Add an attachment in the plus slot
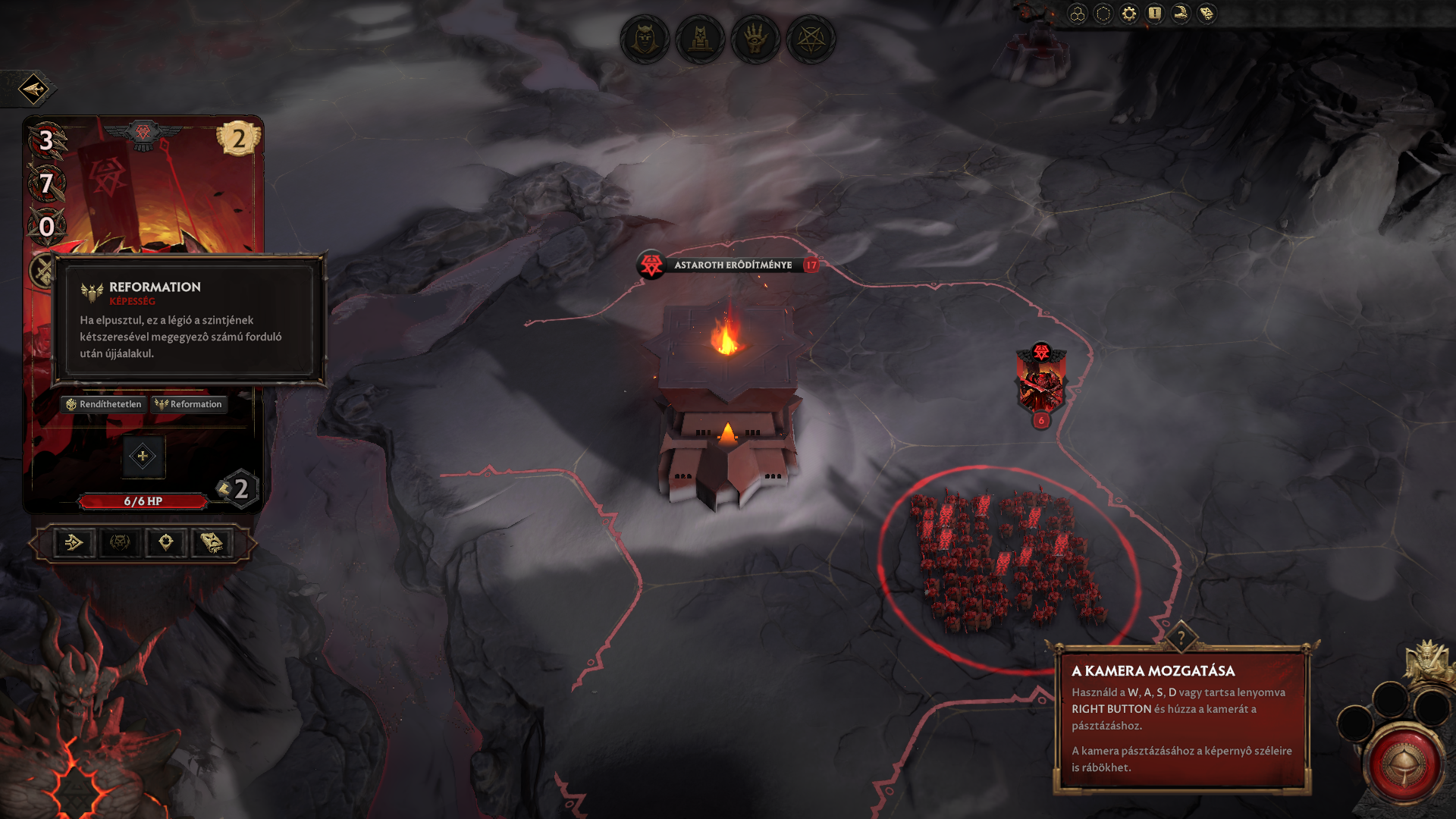This screenshot has width=1456, height=819. click(x=143, y=457)
